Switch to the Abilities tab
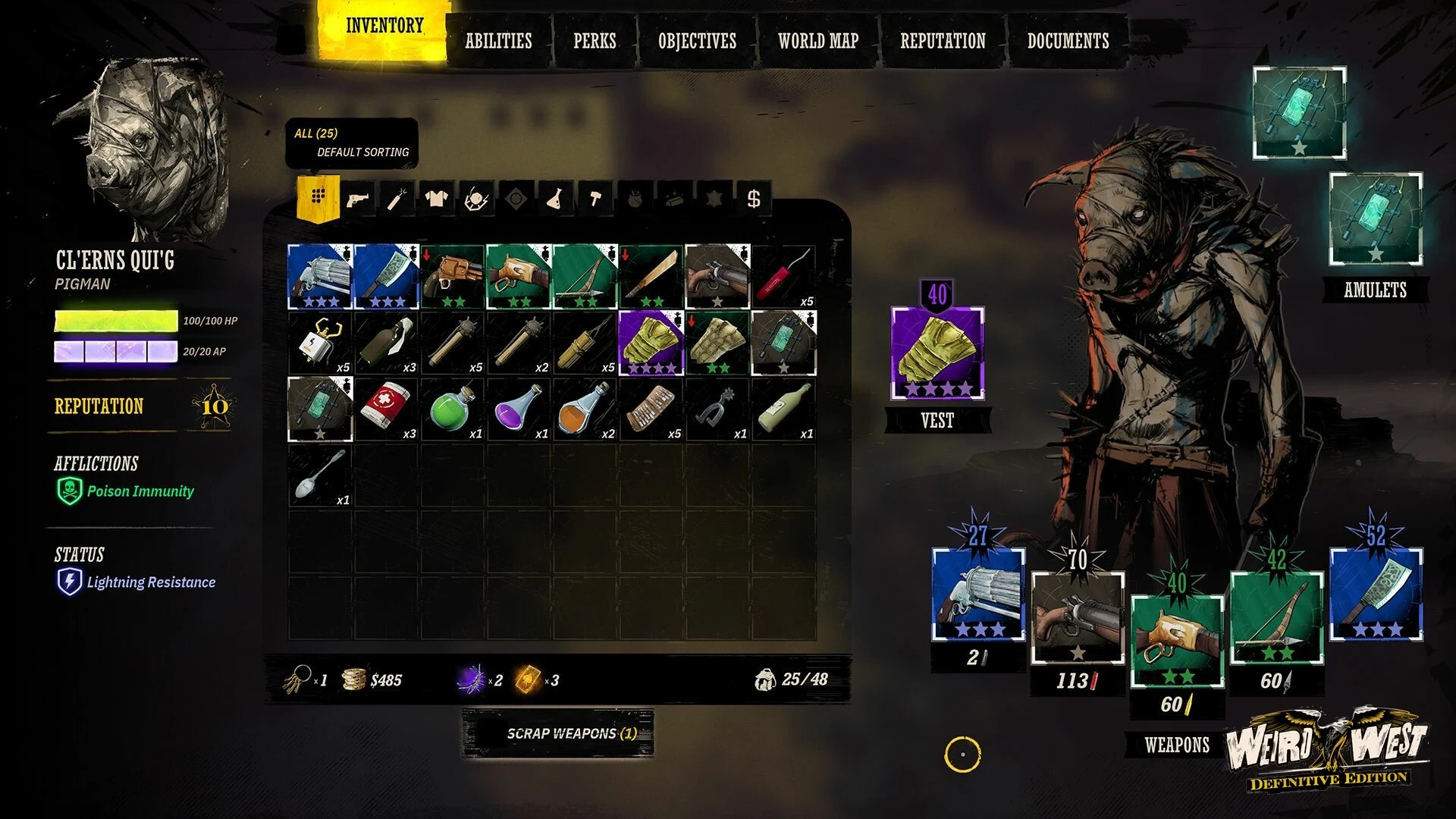1456x819 pixels. pos(498,41)
